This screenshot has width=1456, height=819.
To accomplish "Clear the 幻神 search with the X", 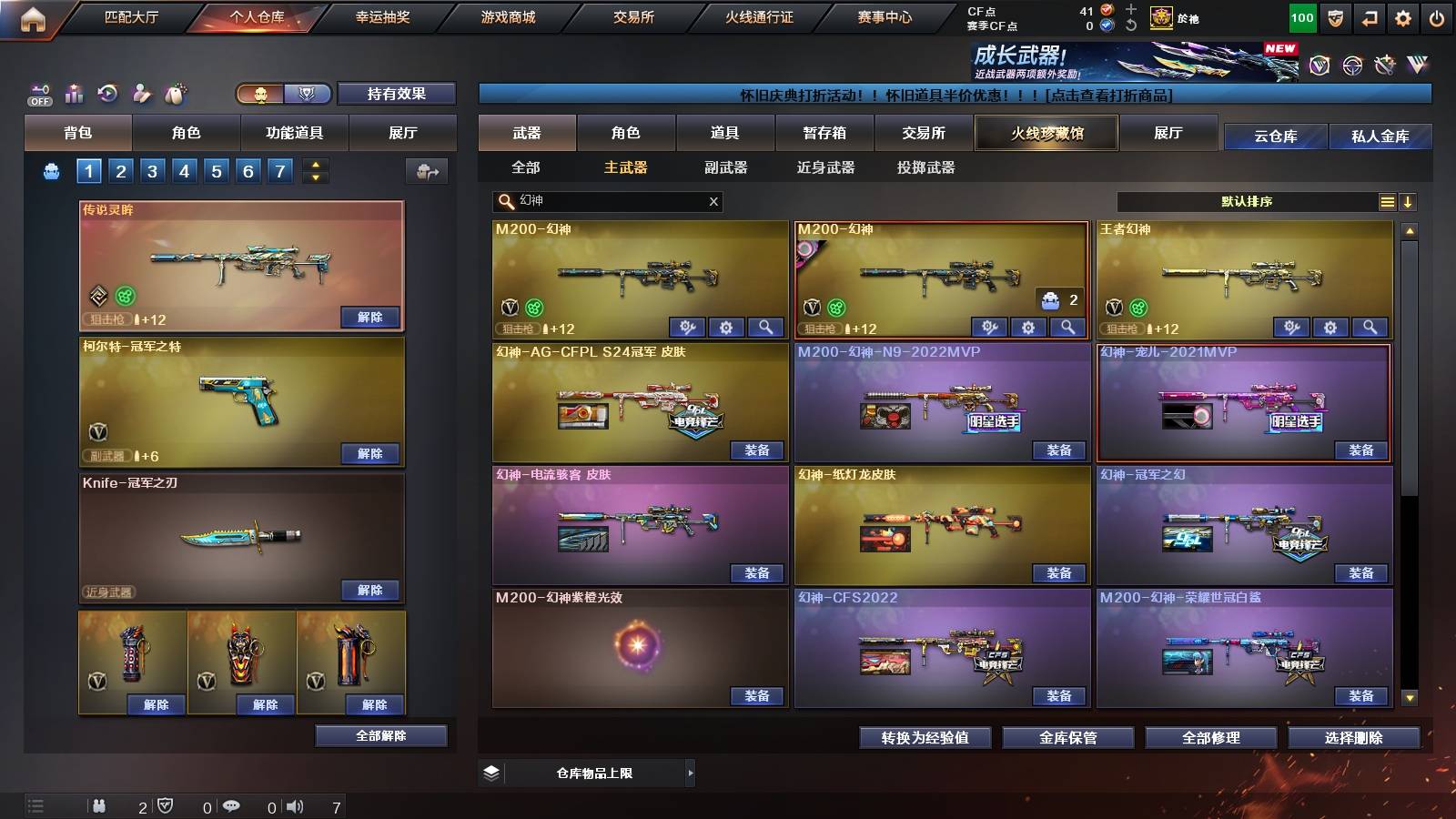I will coord(715,202).
